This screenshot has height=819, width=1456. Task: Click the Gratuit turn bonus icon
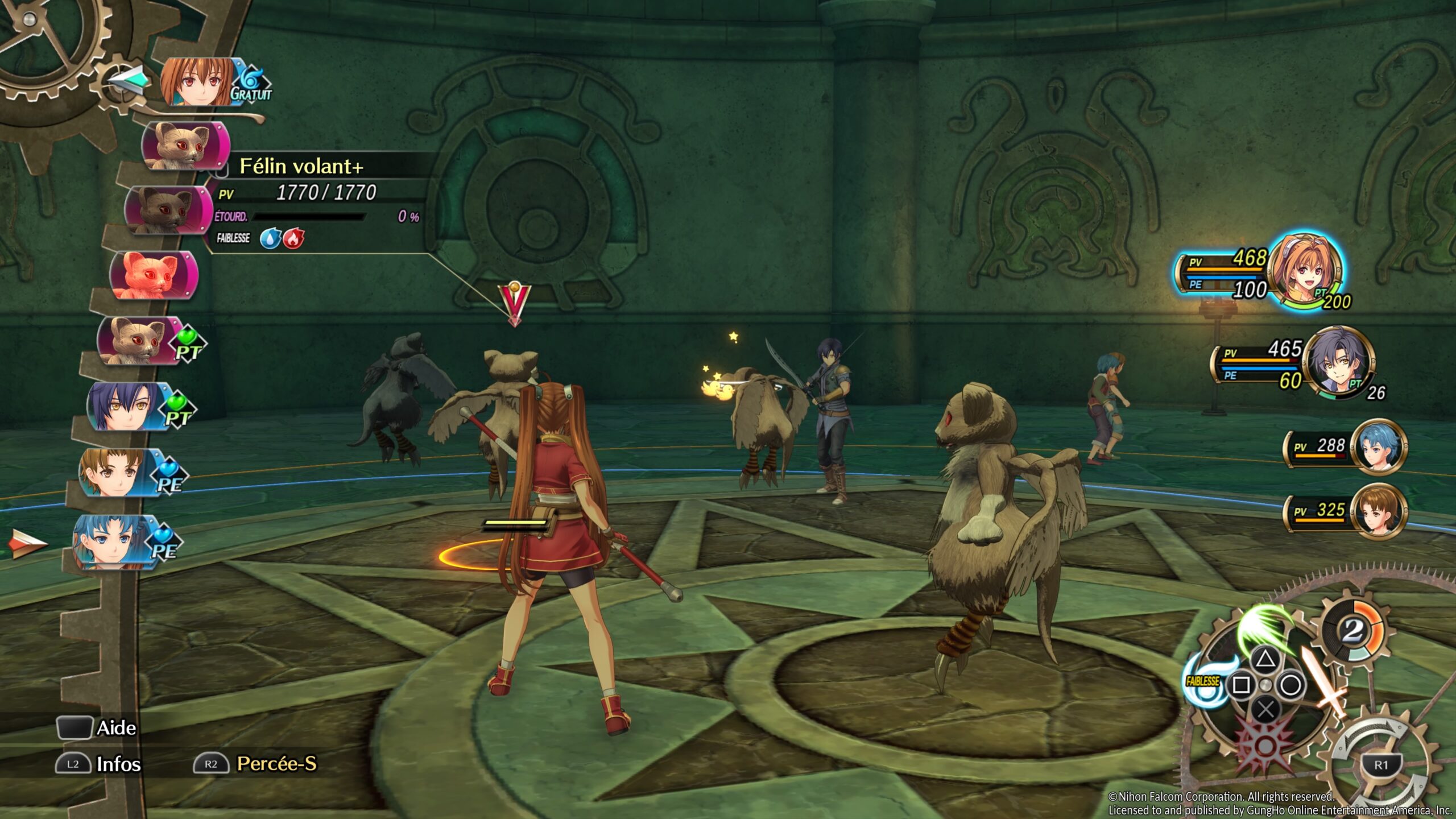pos(250,85)
